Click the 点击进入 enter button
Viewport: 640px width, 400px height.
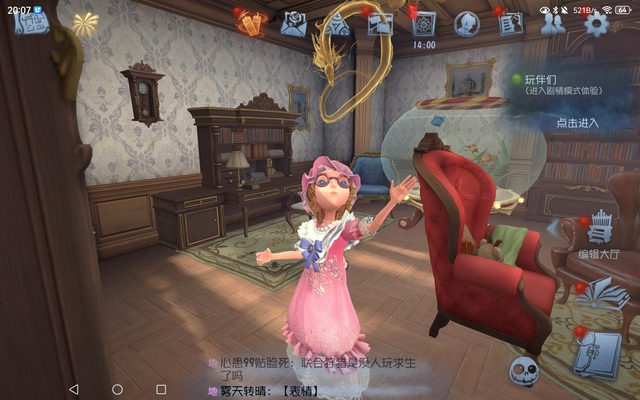(x=577, y=123)
